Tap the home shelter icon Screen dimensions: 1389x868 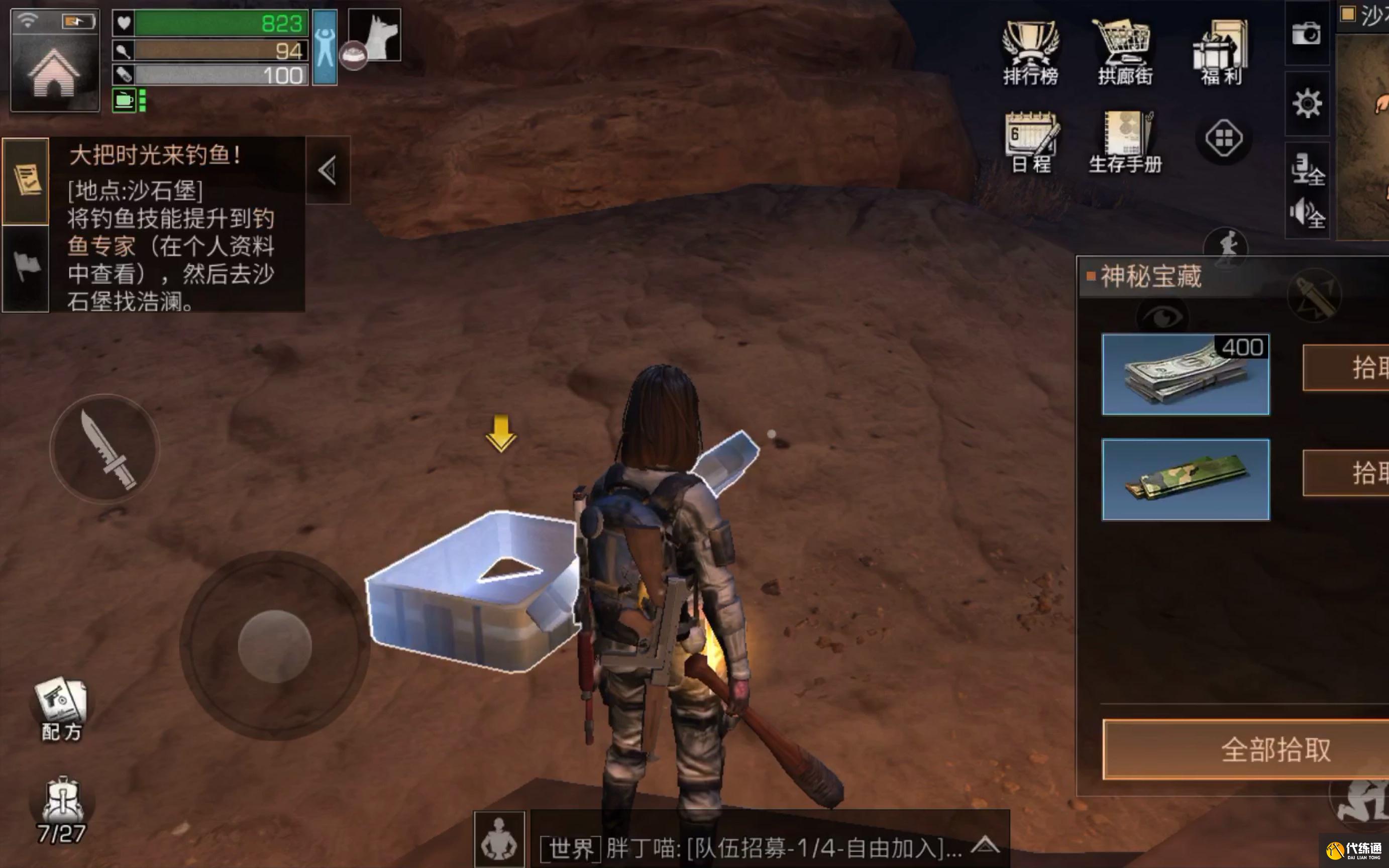pos(55,72)
